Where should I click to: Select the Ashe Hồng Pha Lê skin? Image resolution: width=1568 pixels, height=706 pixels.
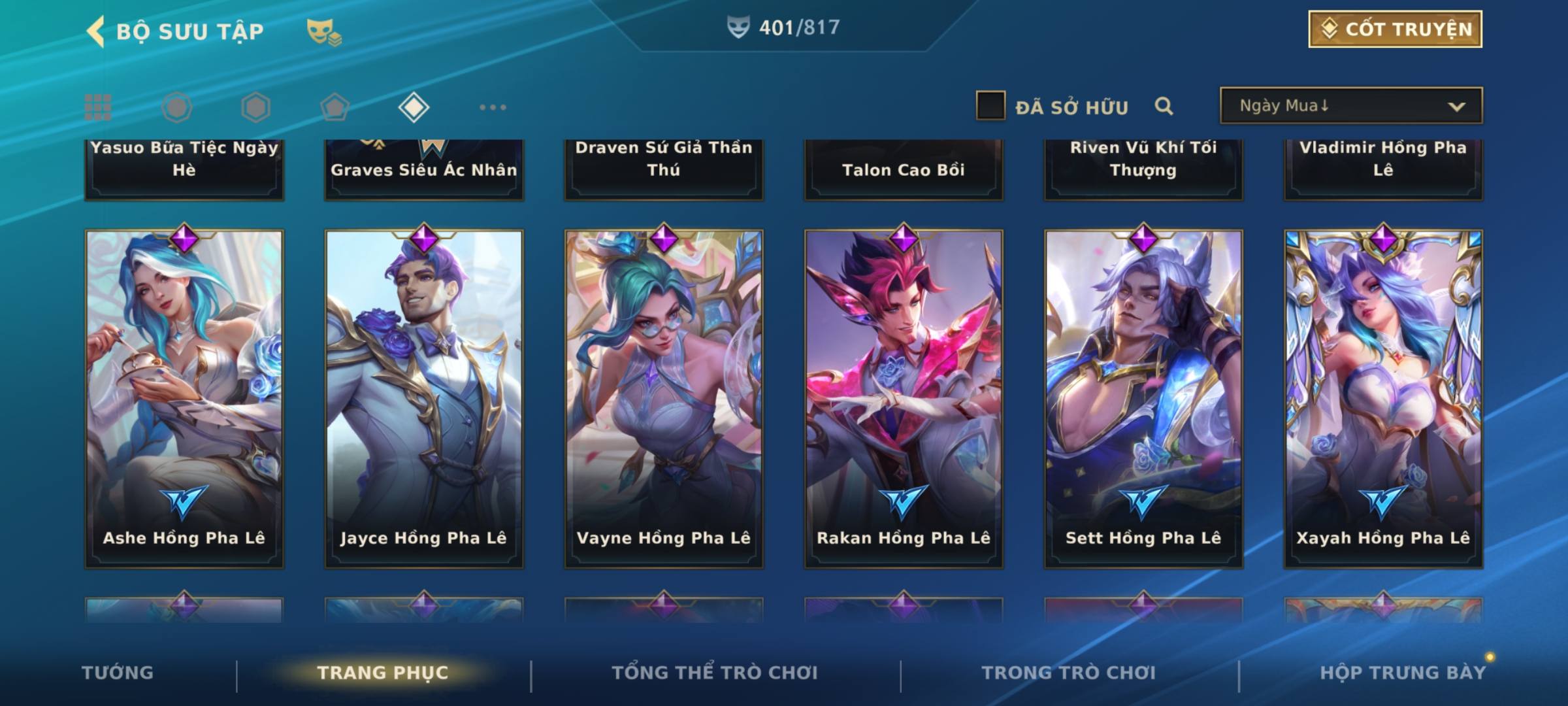pyautogui.click(x=184, y=397)
